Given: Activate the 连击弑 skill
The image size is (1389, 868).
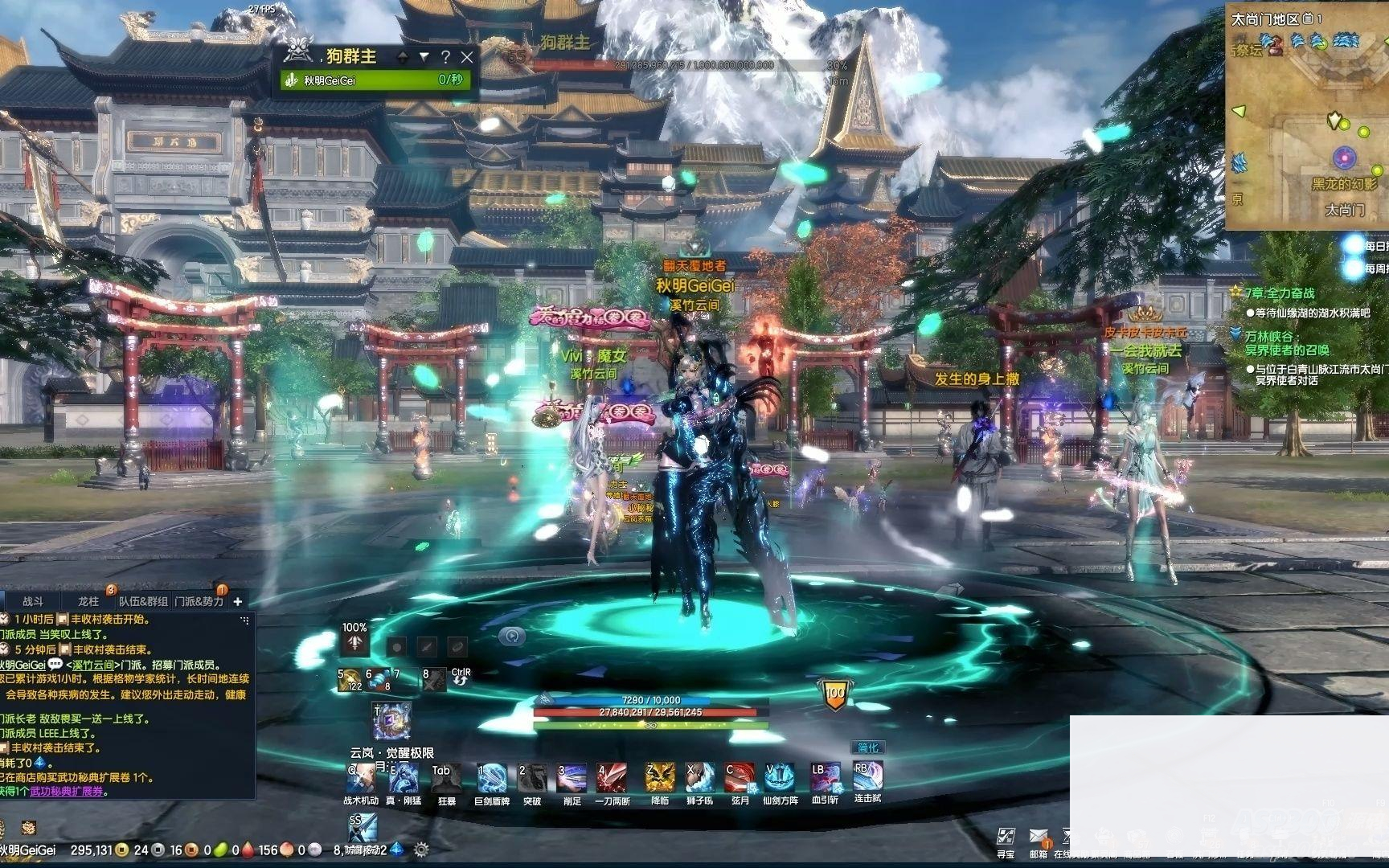Looking at the screenshot, I should pyautogui.click(x=867, y=776).
